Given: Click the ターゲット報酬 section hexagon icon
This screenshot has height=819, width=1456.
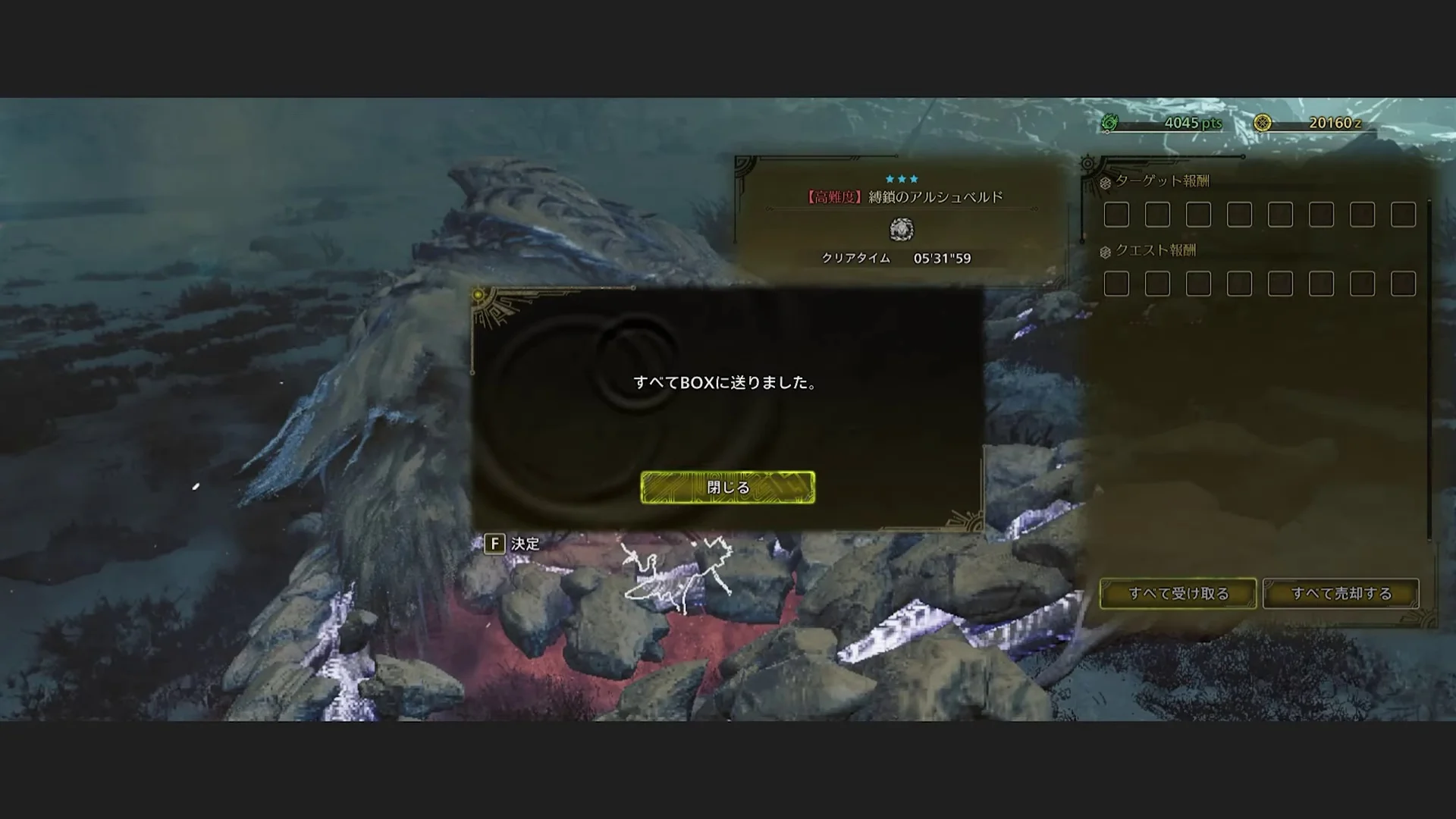Looking at the screenshot, I should click(x=1105, y=182).
